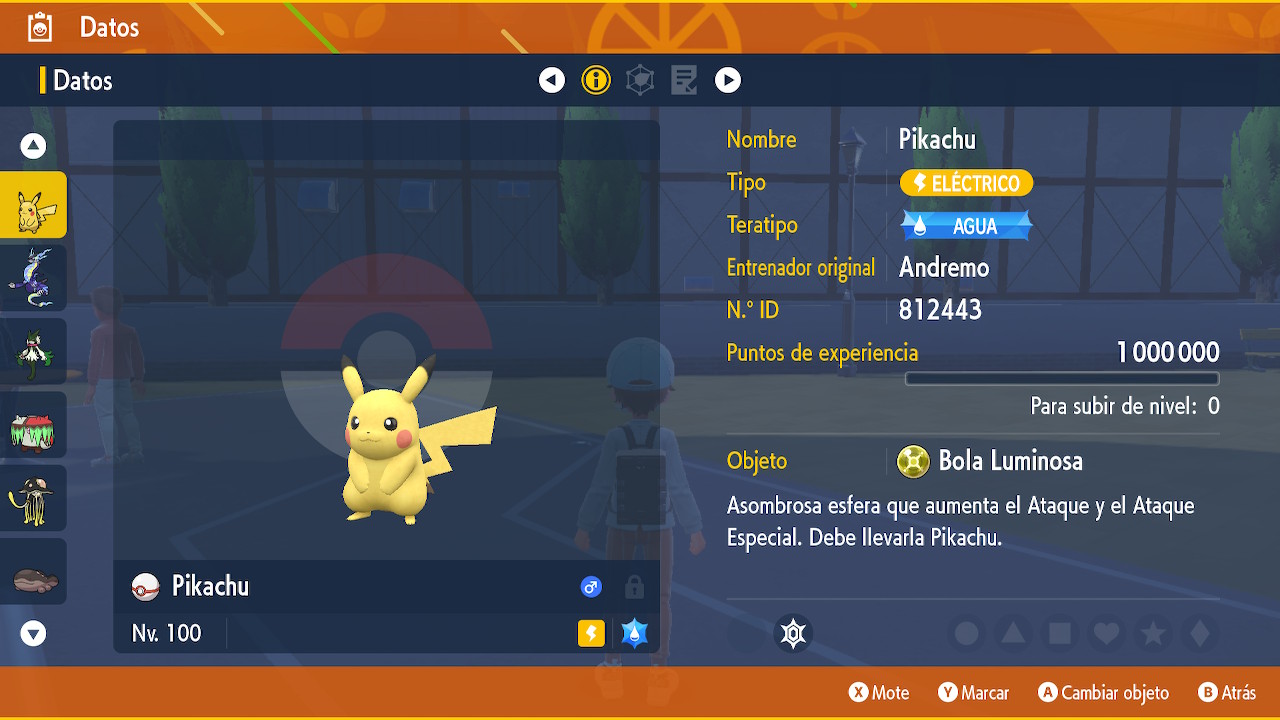1280x720 pixels.
Task: Click the ELÉCTRICO type badge
Action: click(x=965, y=183)
